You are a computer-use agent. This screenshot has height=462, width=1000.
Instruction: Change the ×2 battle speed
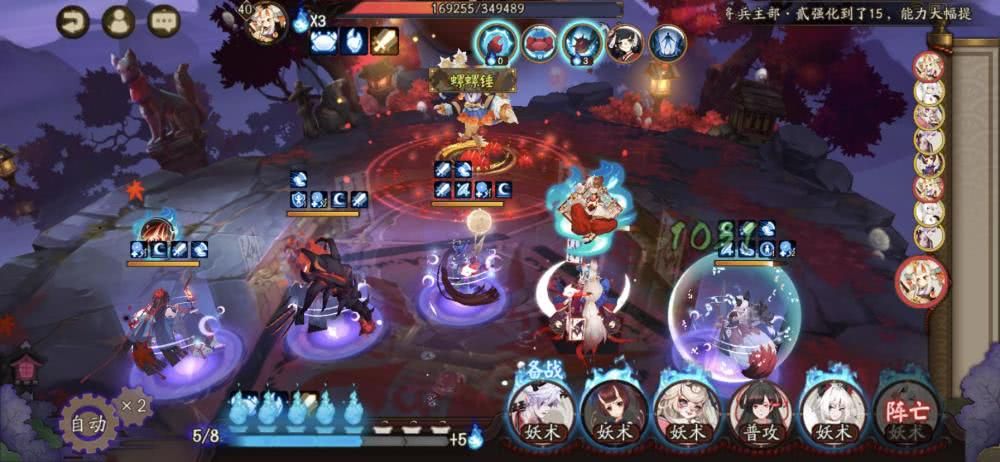pyautogui.click(x=137, y=405)
